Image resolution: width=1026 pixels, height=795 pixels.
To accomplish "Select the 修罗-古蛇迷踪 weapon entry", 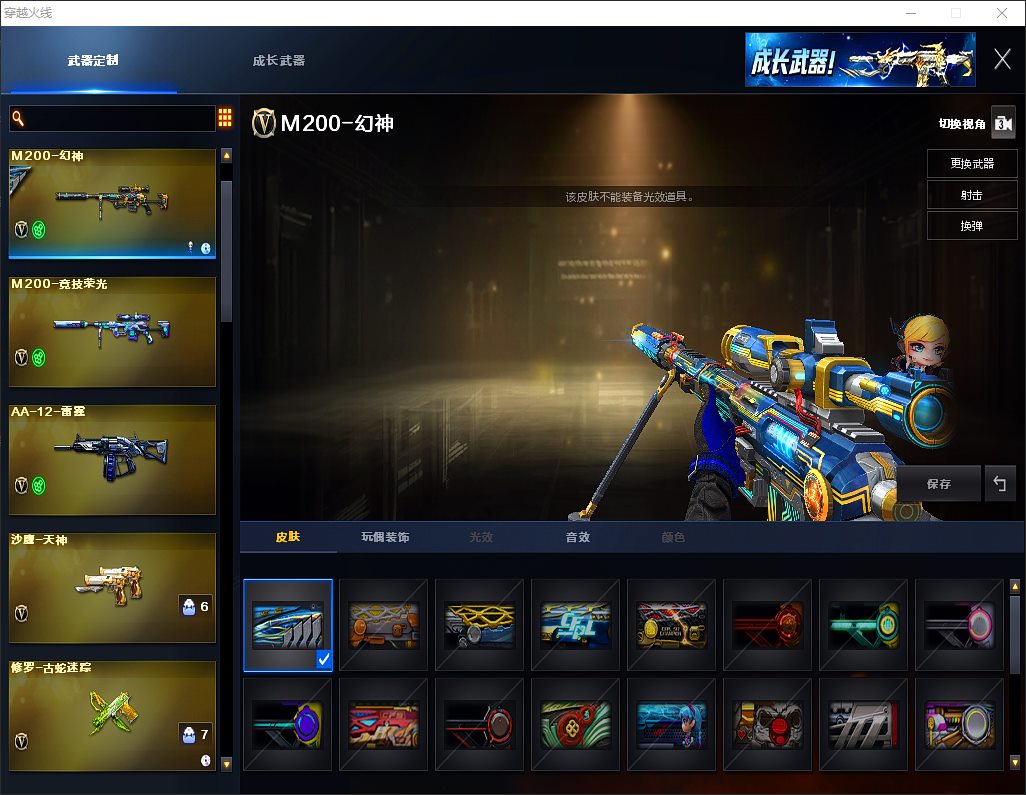I will 113,715.
